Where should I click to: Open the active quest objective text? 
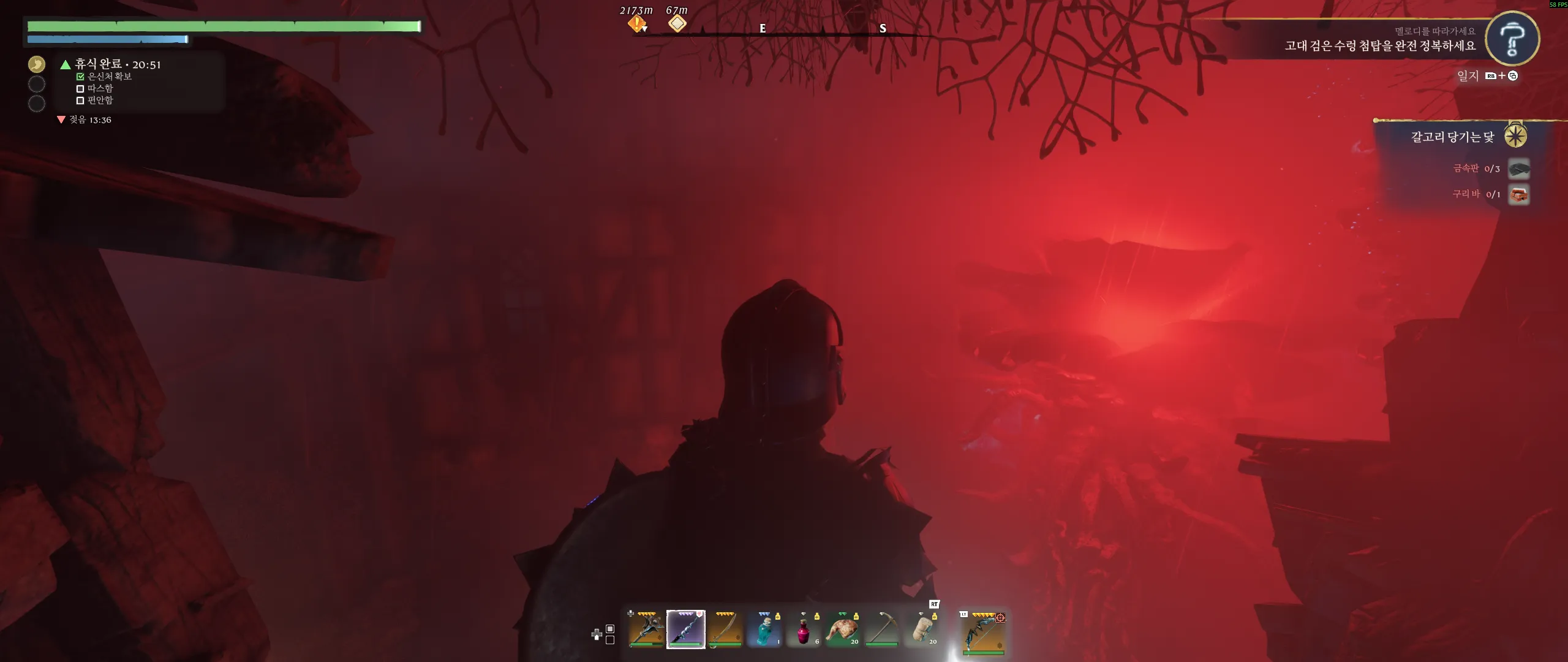pyautogui.click(x=1379, y=46)
